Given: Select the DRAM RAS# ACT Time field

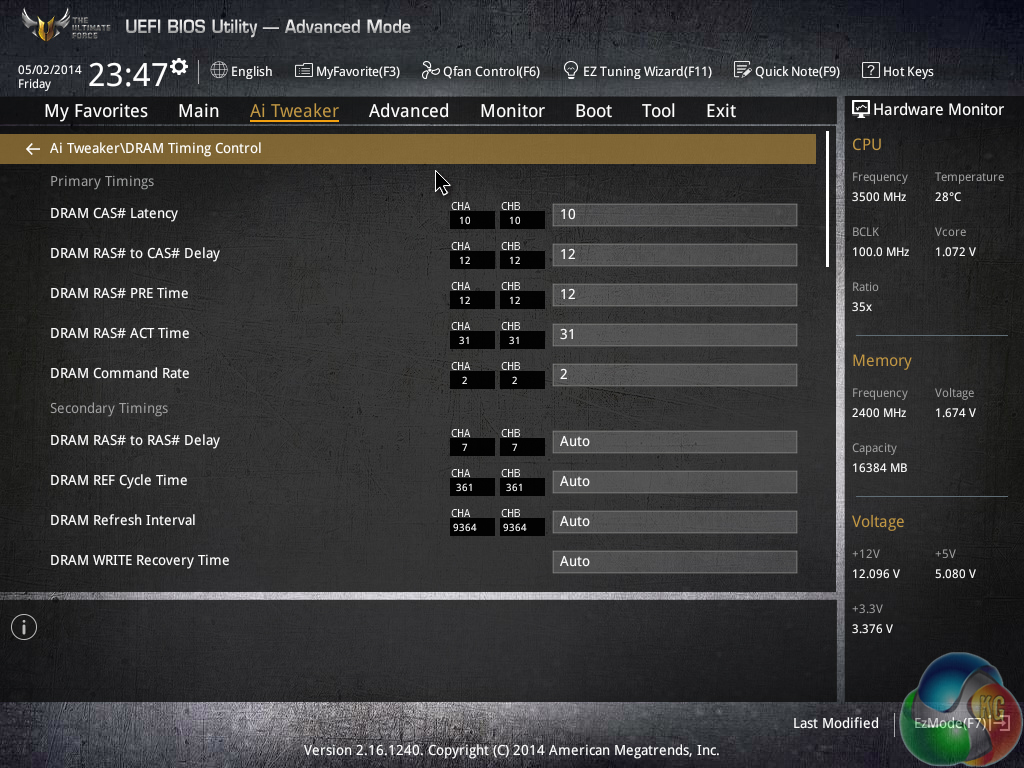Looking at the screenshot, I should (x=674, y=334).
